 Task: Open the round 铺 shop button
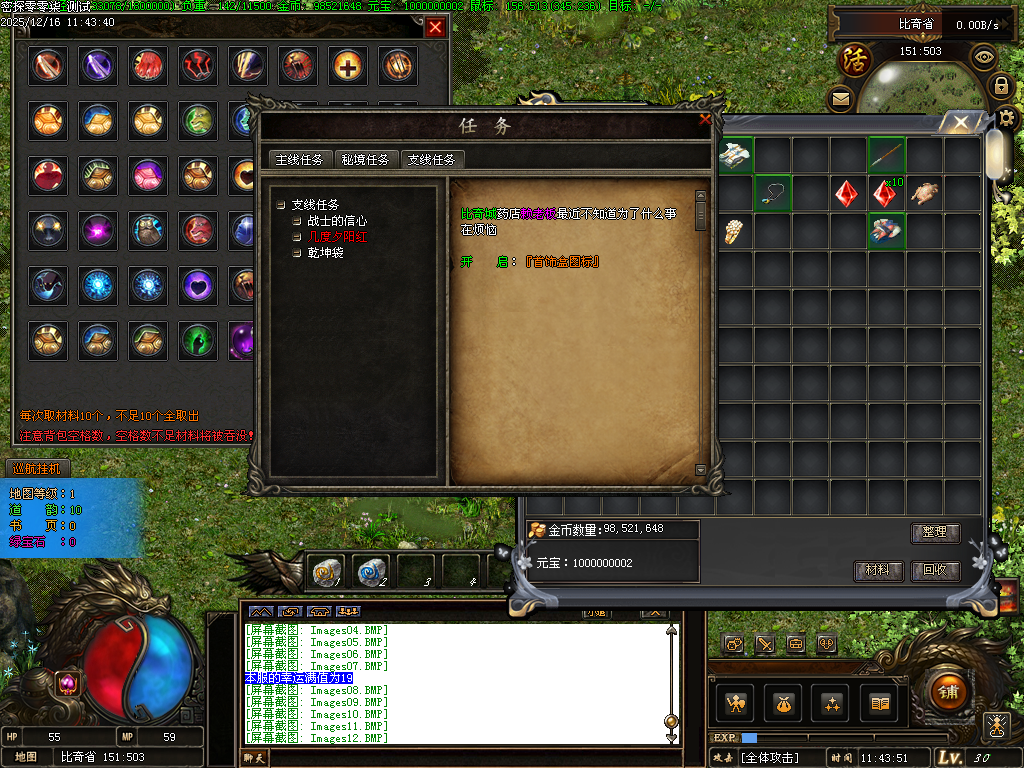[x=946, y=689]
